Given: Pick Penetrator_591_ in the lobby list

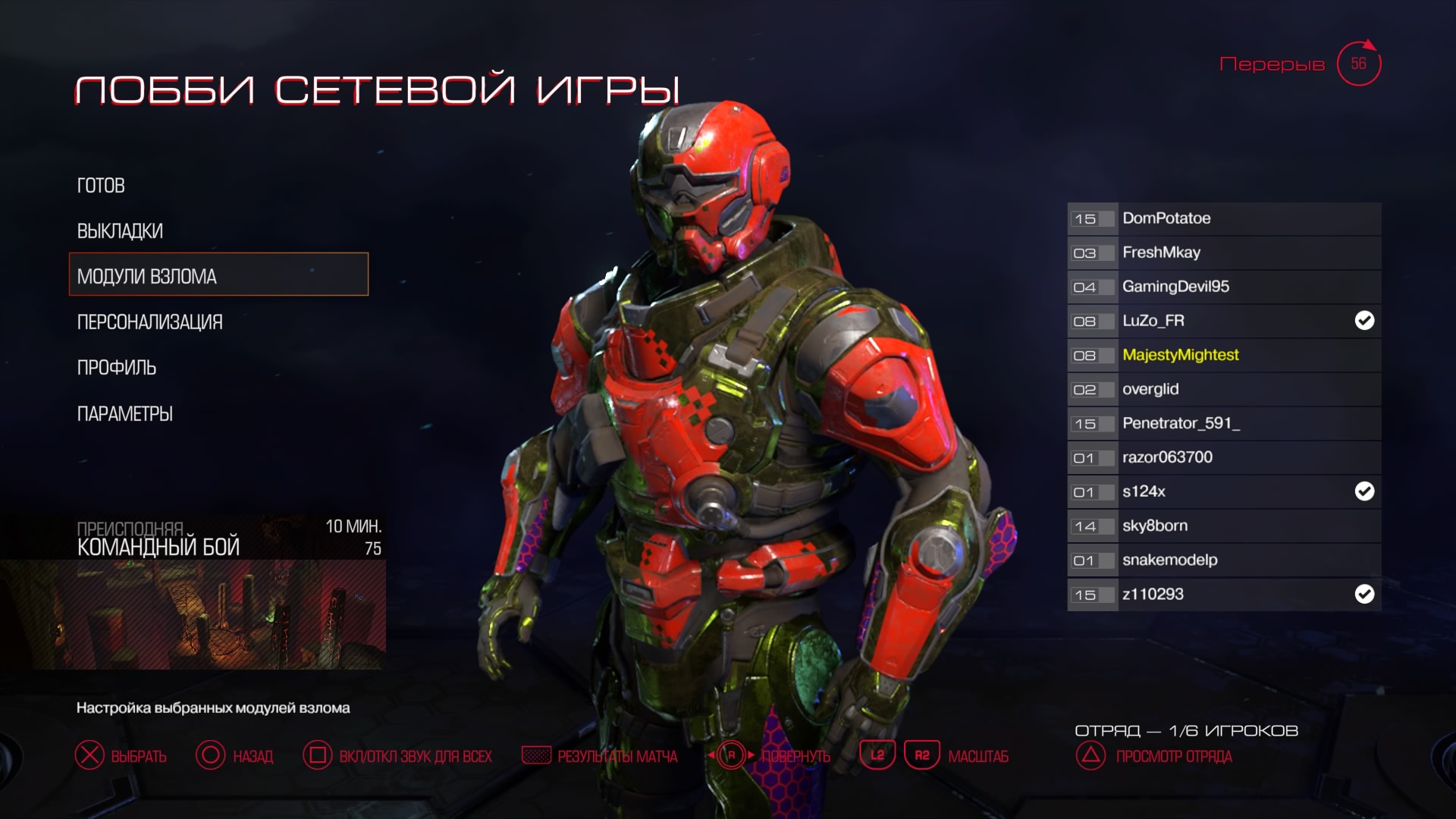Looking at the screenshot, I should 1223,423.
